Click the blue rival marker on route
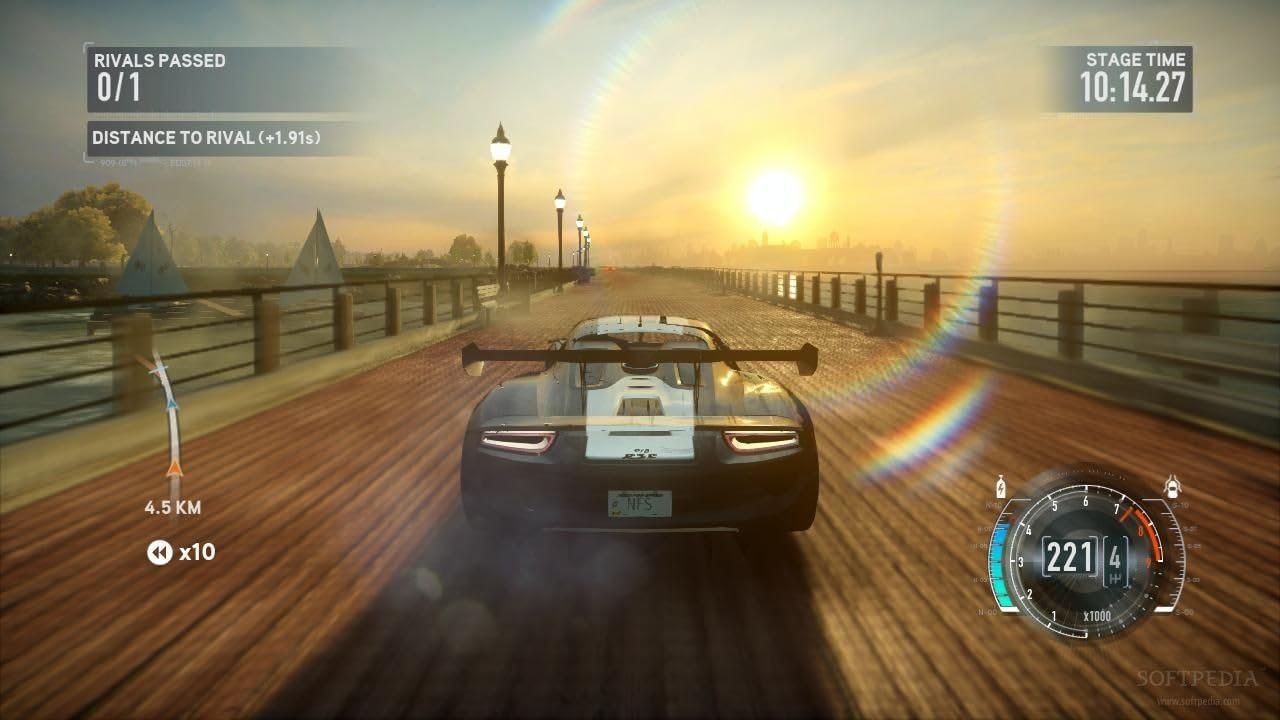This screenshot has width=1280, height=720. (x=171, y=404)
